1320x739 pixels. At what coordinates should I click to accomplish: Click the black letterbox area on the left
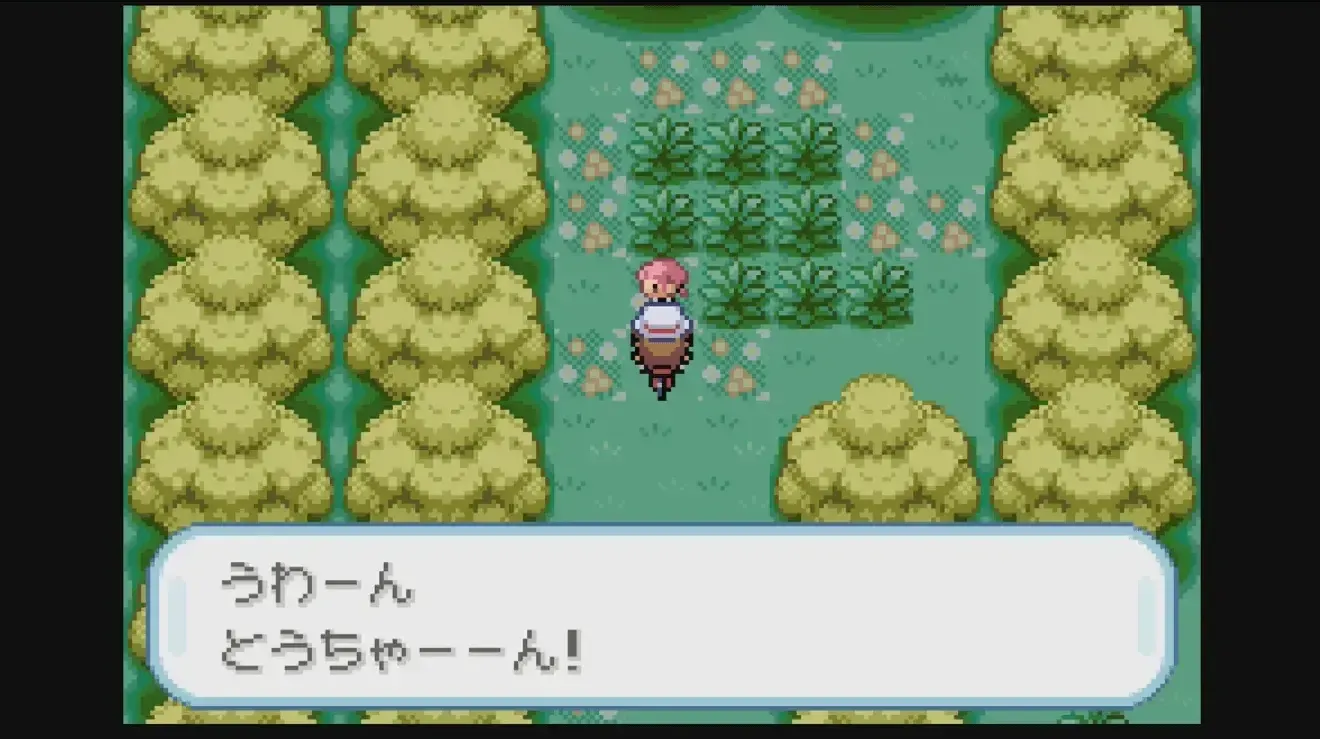(x=60, y=370)
